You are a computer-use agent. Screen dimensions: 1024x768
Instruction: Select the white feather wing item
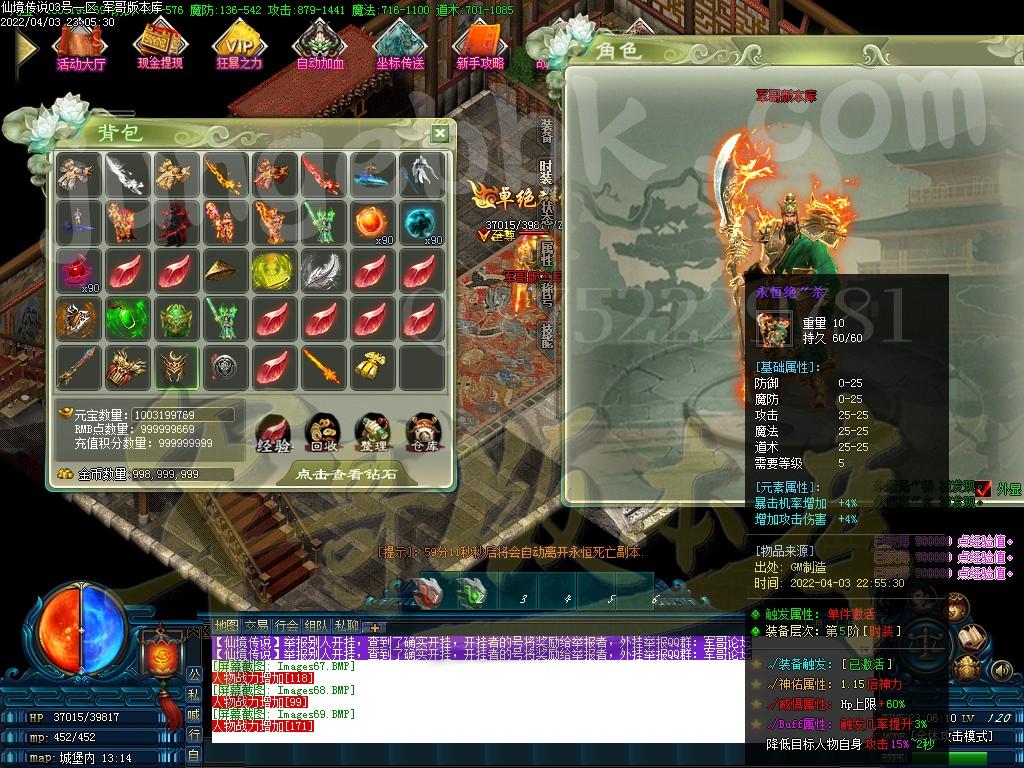(x=323, y=271)
